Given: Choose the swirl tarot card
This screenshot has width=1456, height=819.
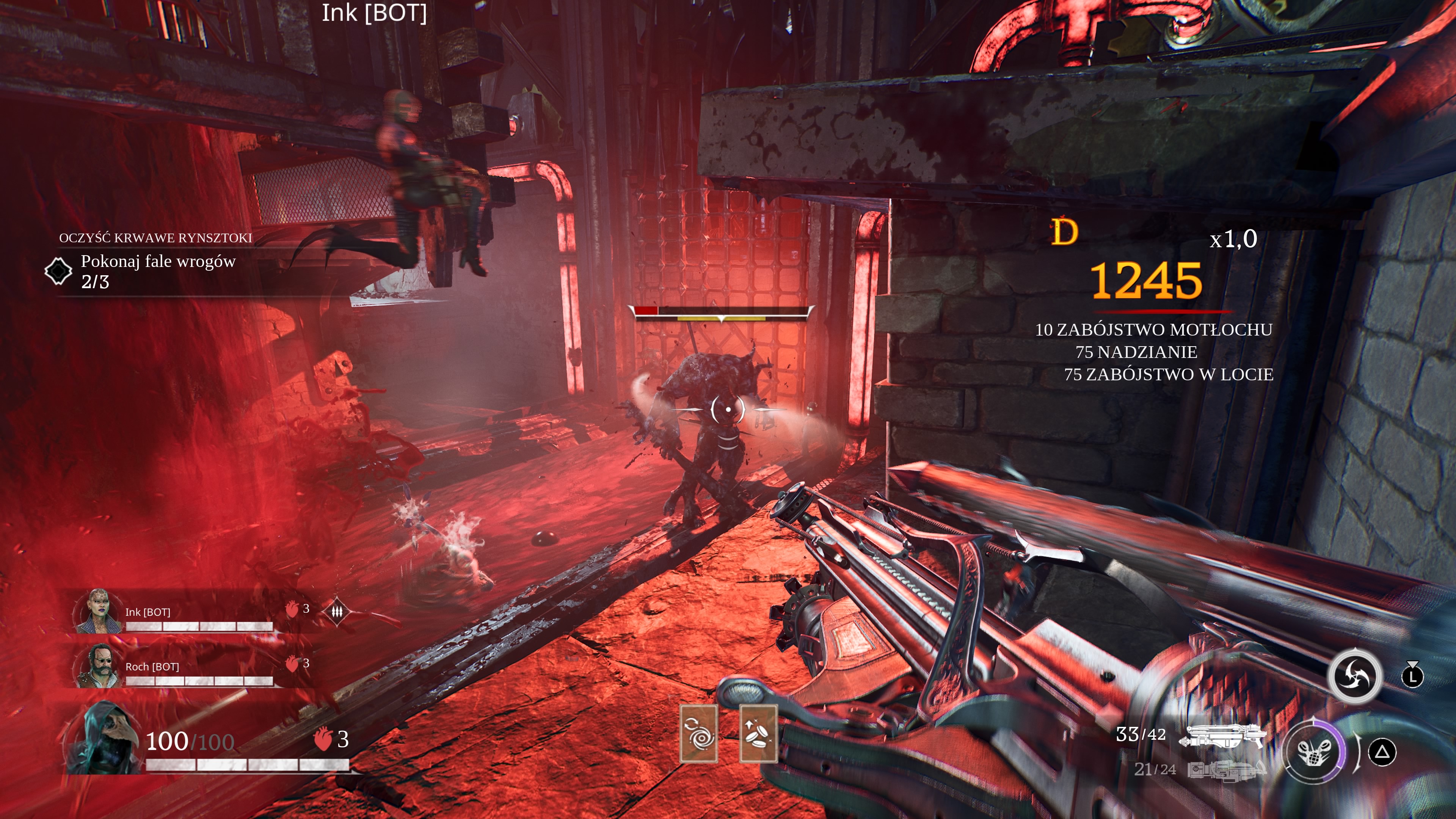Looking at the screenshot, I should click(698, 734).
